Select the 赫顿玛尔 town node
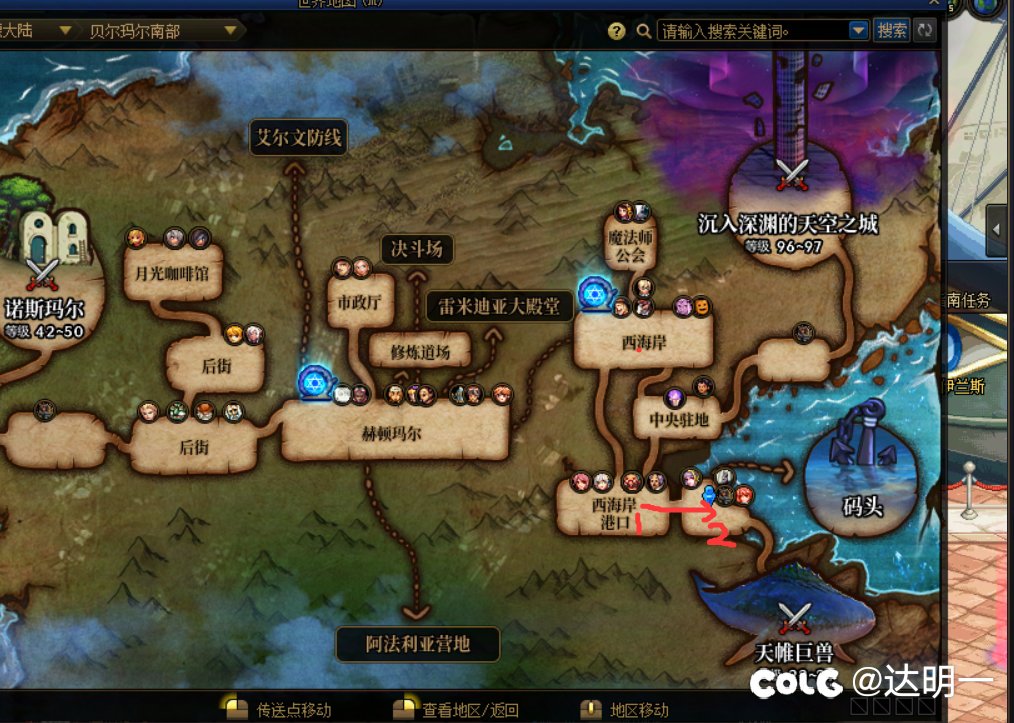This screenshot has height=723, width=1014. 394,433
